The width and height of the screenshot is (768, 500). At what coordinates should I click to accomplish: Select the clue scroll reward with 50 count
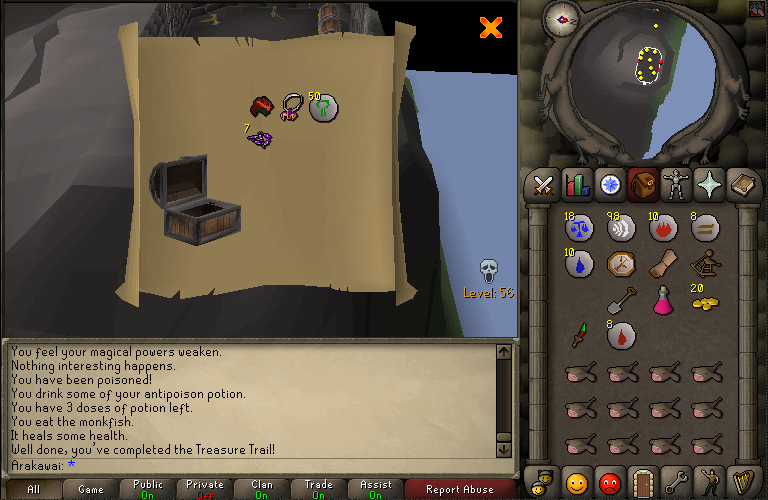pyautogui.click(x=323, y=106)
